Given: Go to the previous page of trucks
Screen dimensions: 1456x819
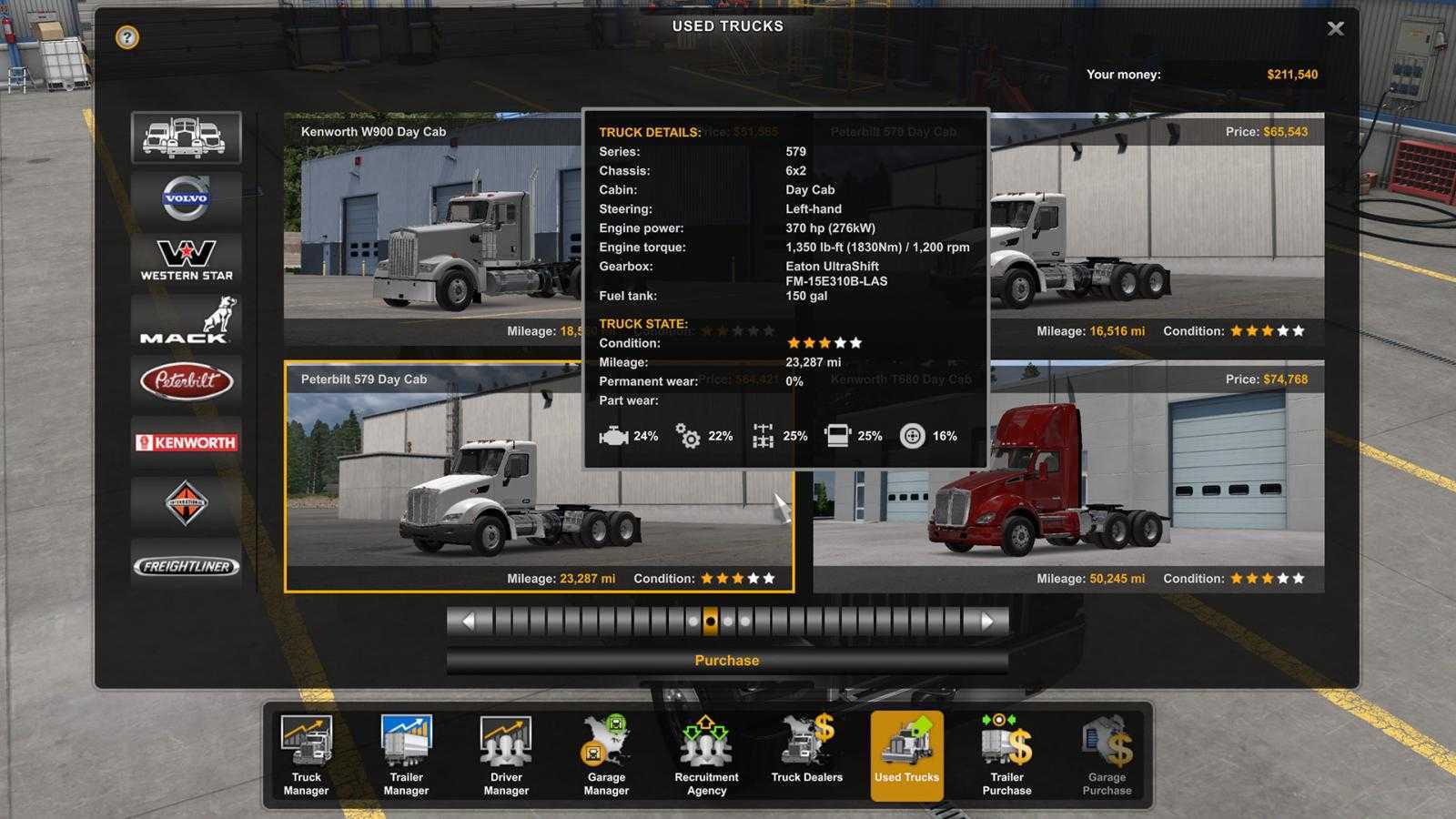Looking at the screenshot, I should (x=468, y=622).
